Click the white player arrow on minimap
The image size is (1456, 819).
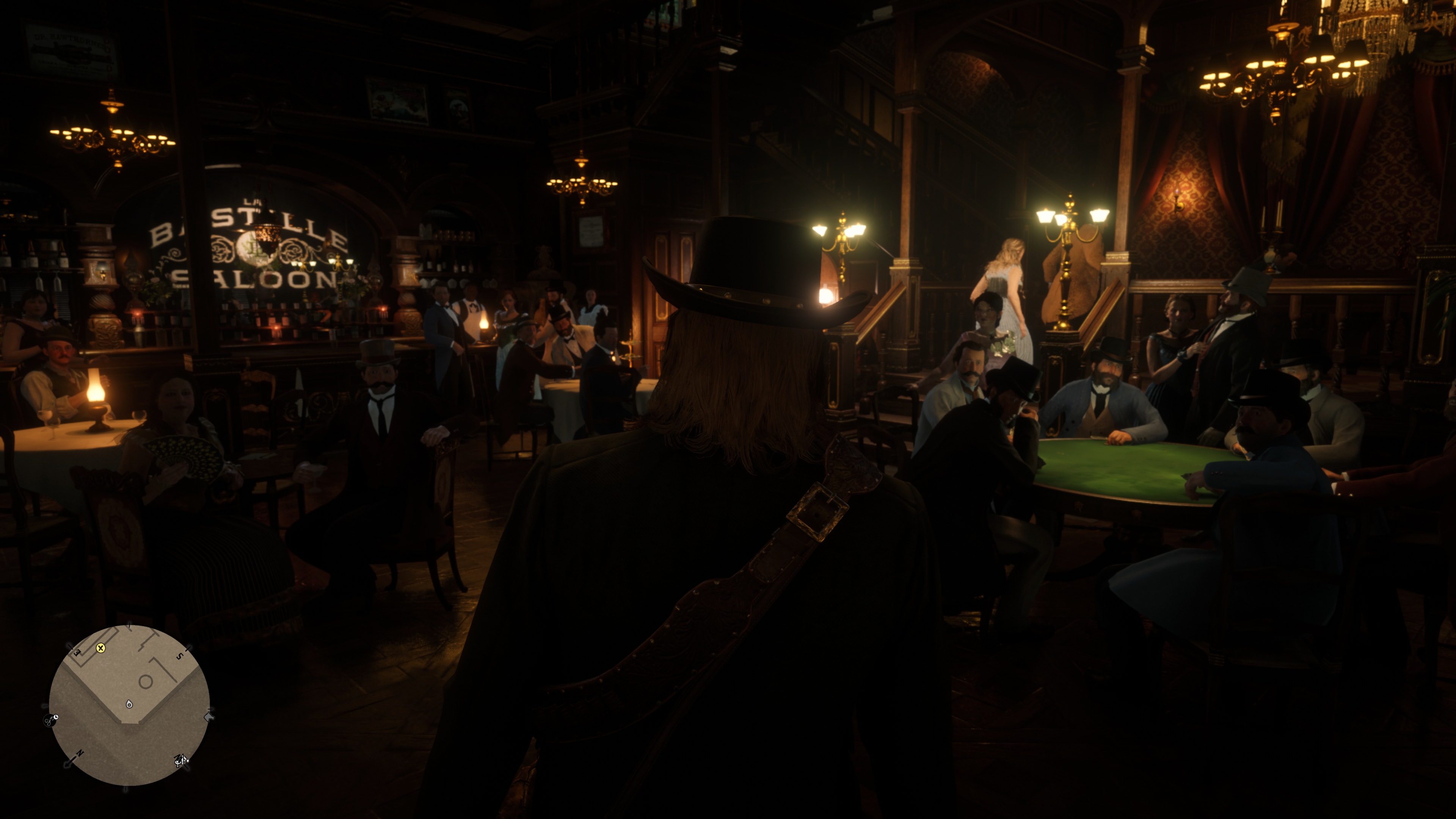129,704
